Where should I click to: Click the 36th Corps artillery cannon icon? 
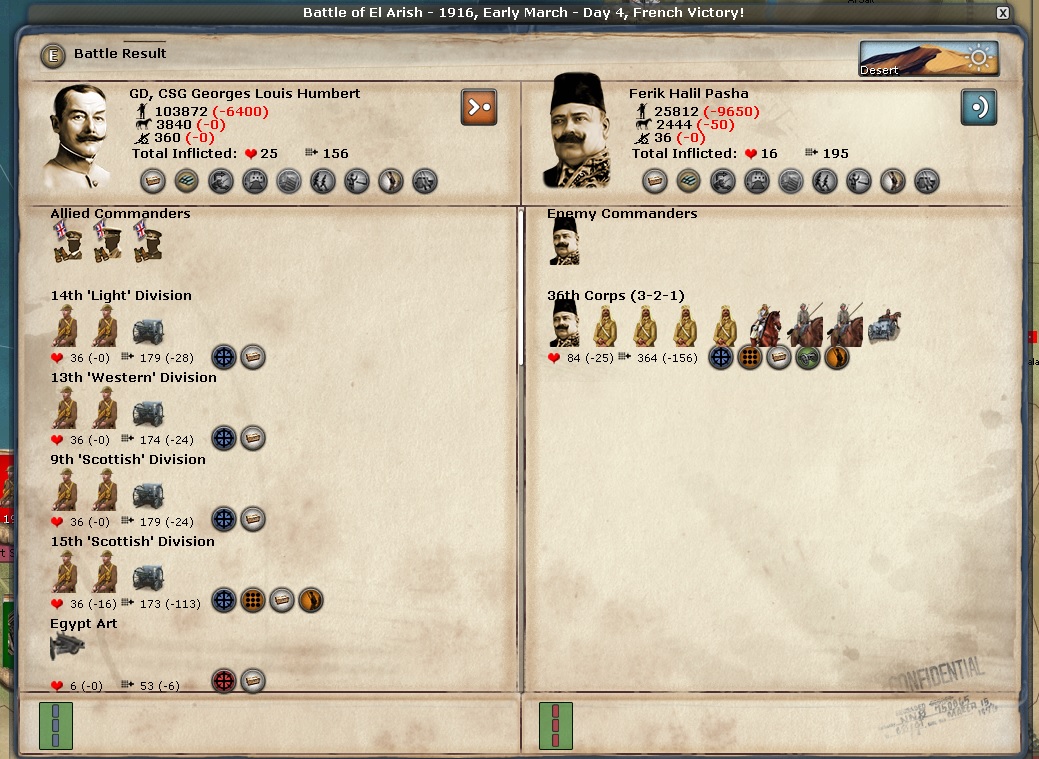click(885, 326)
